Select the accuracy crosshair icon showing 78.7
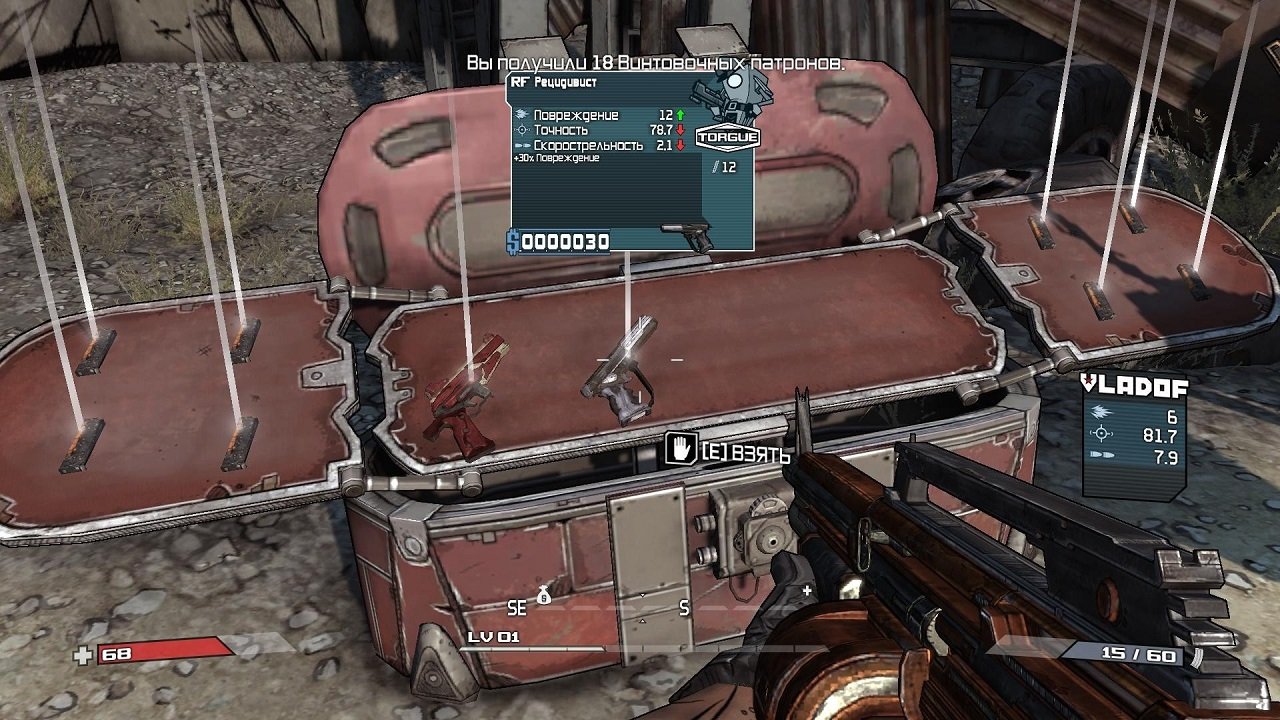The image size is (1280, 720). click(522, 131)
